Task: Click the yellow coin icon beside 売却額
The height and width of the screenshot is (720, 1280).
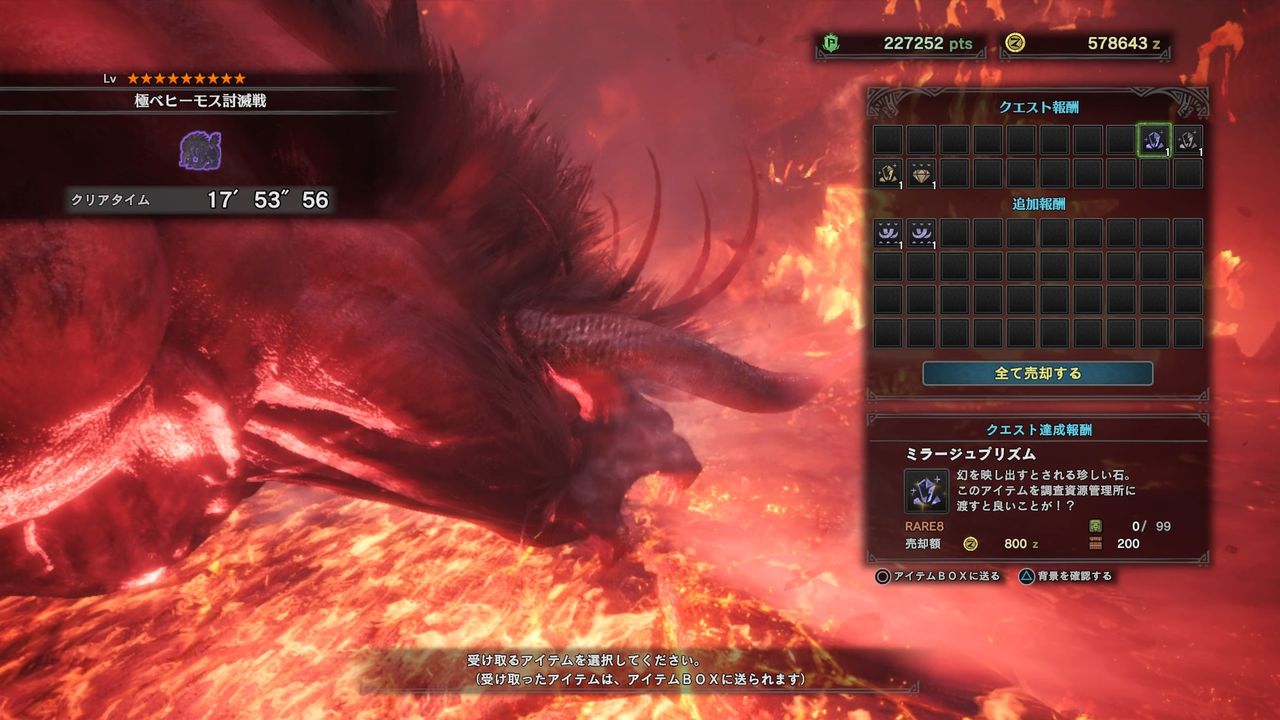Action: click(968, 543)
